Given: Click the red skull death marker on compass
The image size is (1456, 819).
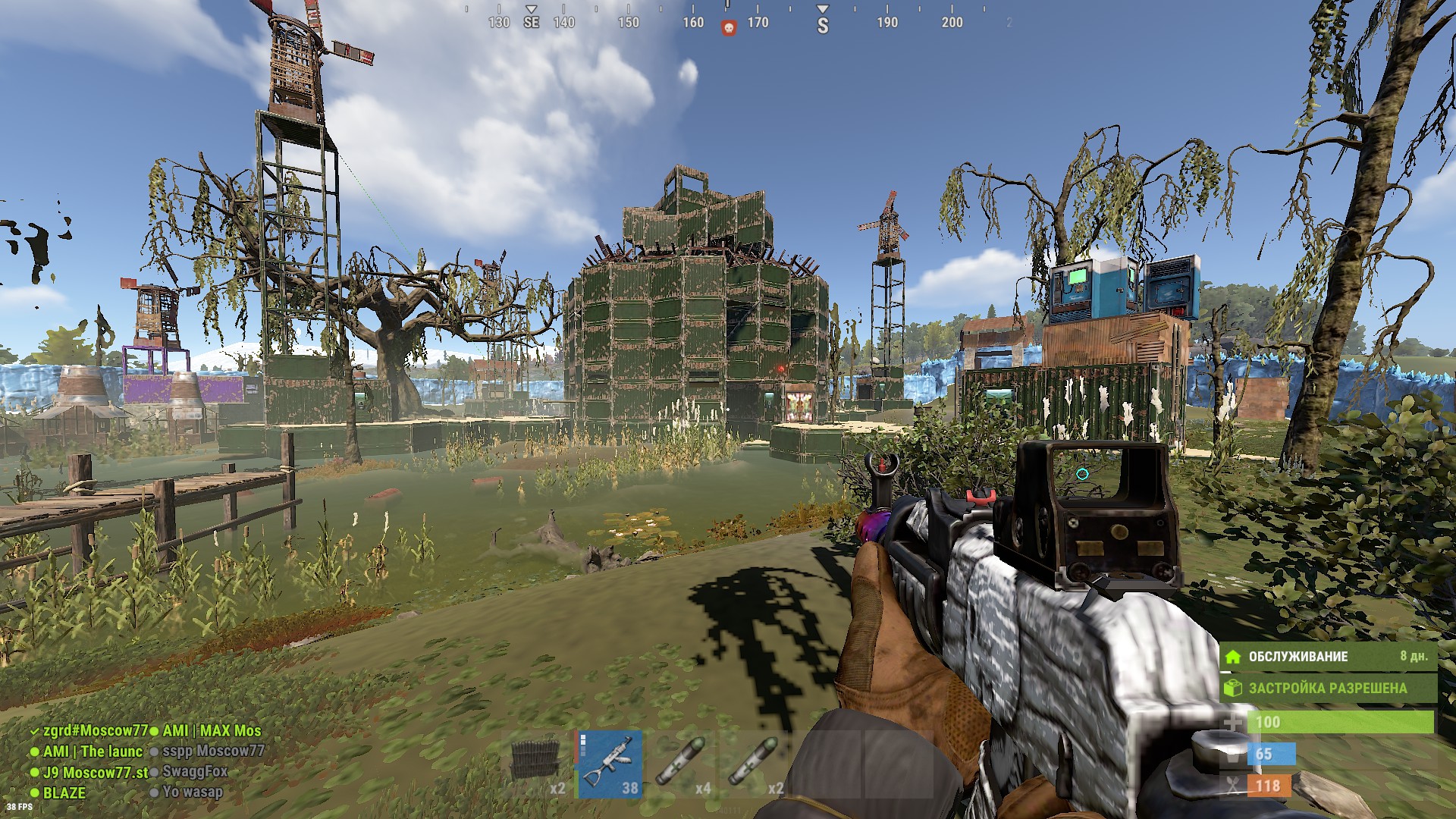Looking at the screenshot, I should click(728, 28).
